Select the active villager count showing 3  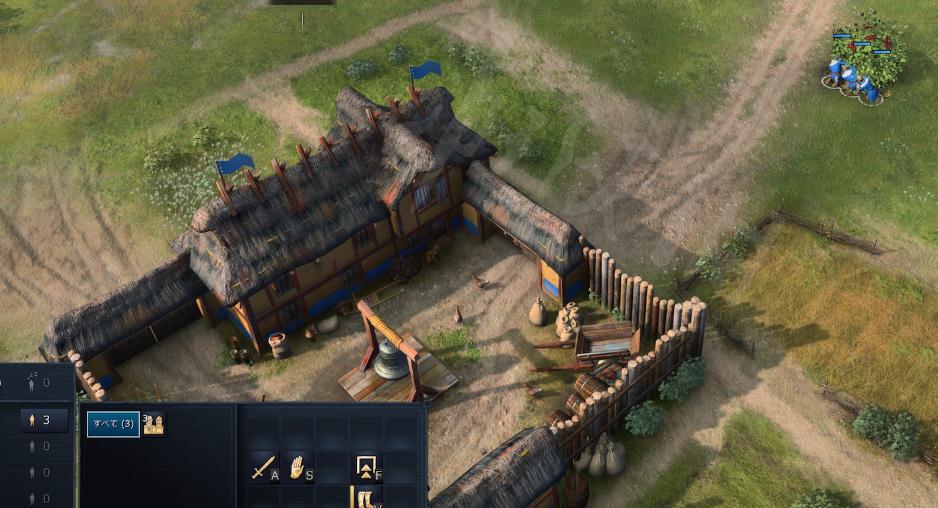coord(38,420)
